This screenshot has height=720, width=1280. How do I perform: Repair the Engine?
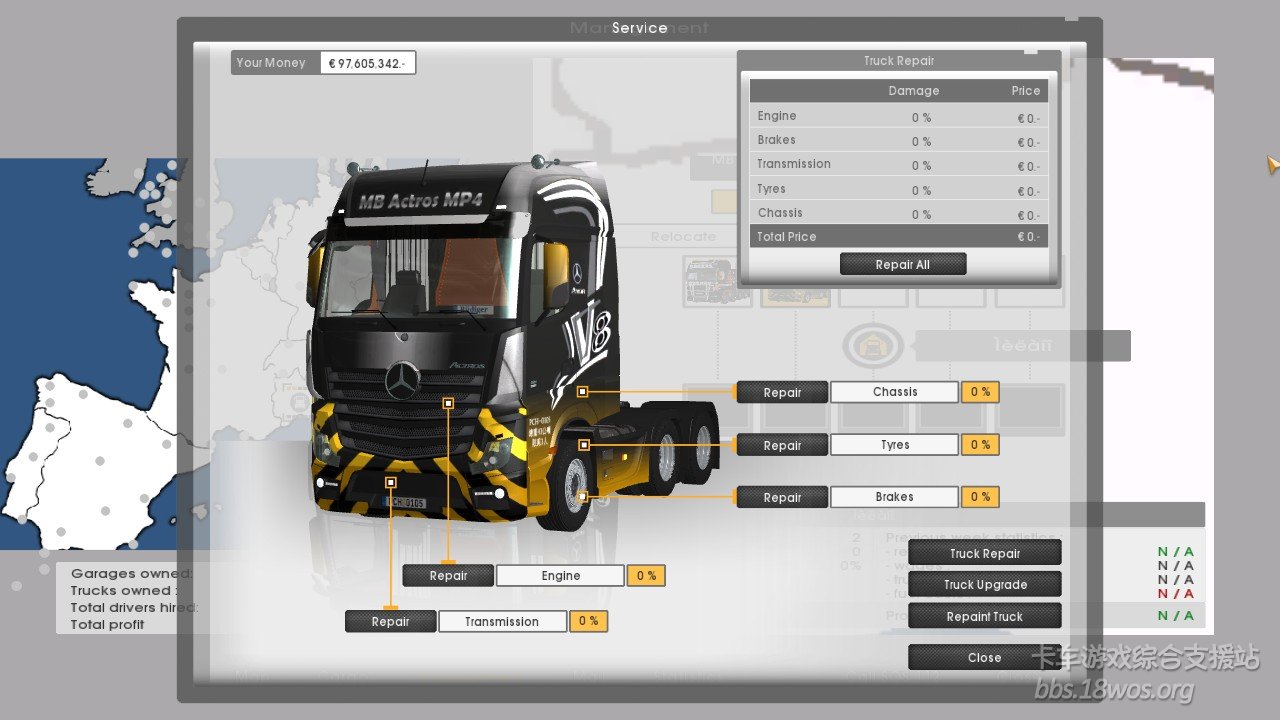click(x=448, y=575)
